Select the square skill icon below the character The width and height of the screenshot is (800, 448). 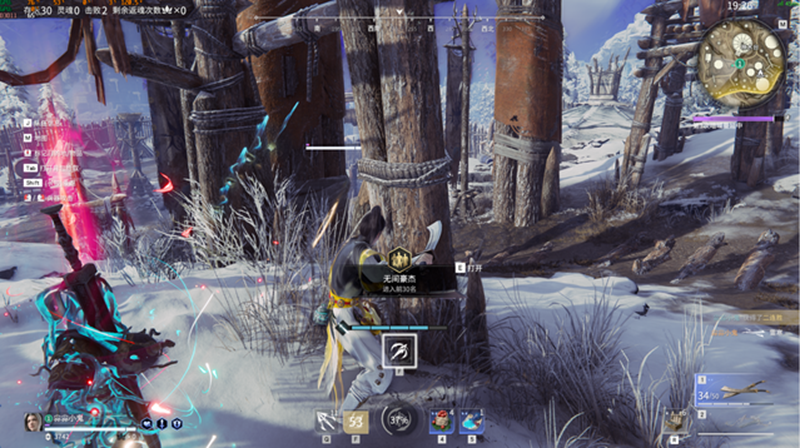[x=398, y=348]
